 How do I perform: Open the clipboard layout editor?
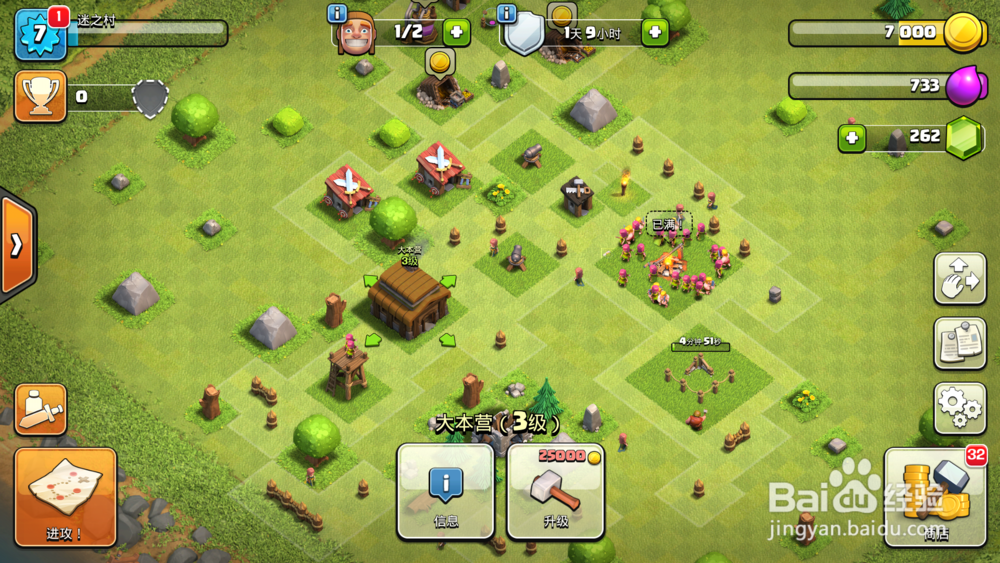pyautogui.click(x=959, y=343)
